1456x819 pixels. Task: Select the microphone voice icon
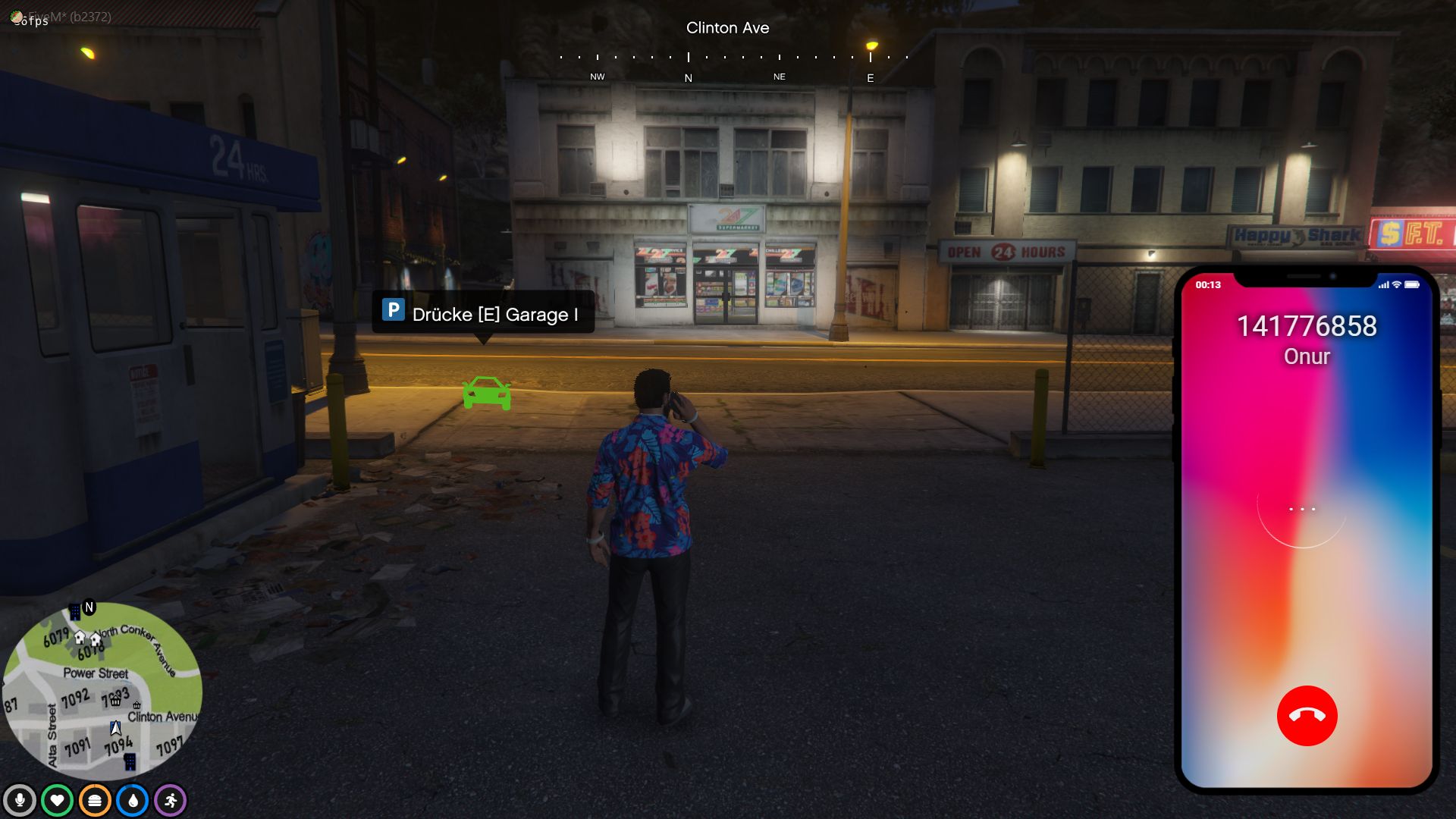tap(20, 801)
